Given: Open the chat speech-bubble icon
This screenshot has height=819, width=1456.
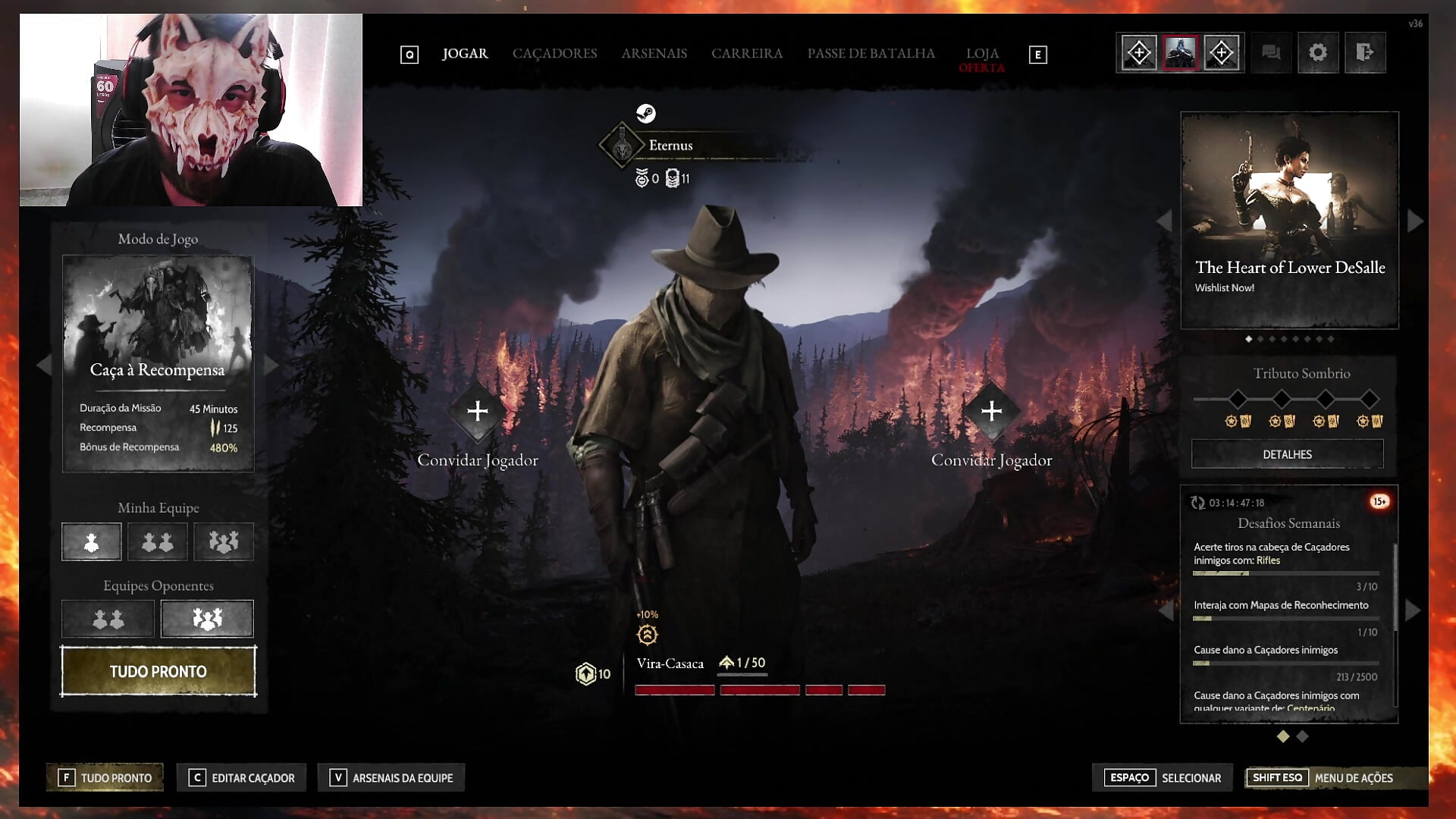Looking at the screenshot, I should (x=1271, y=53).
